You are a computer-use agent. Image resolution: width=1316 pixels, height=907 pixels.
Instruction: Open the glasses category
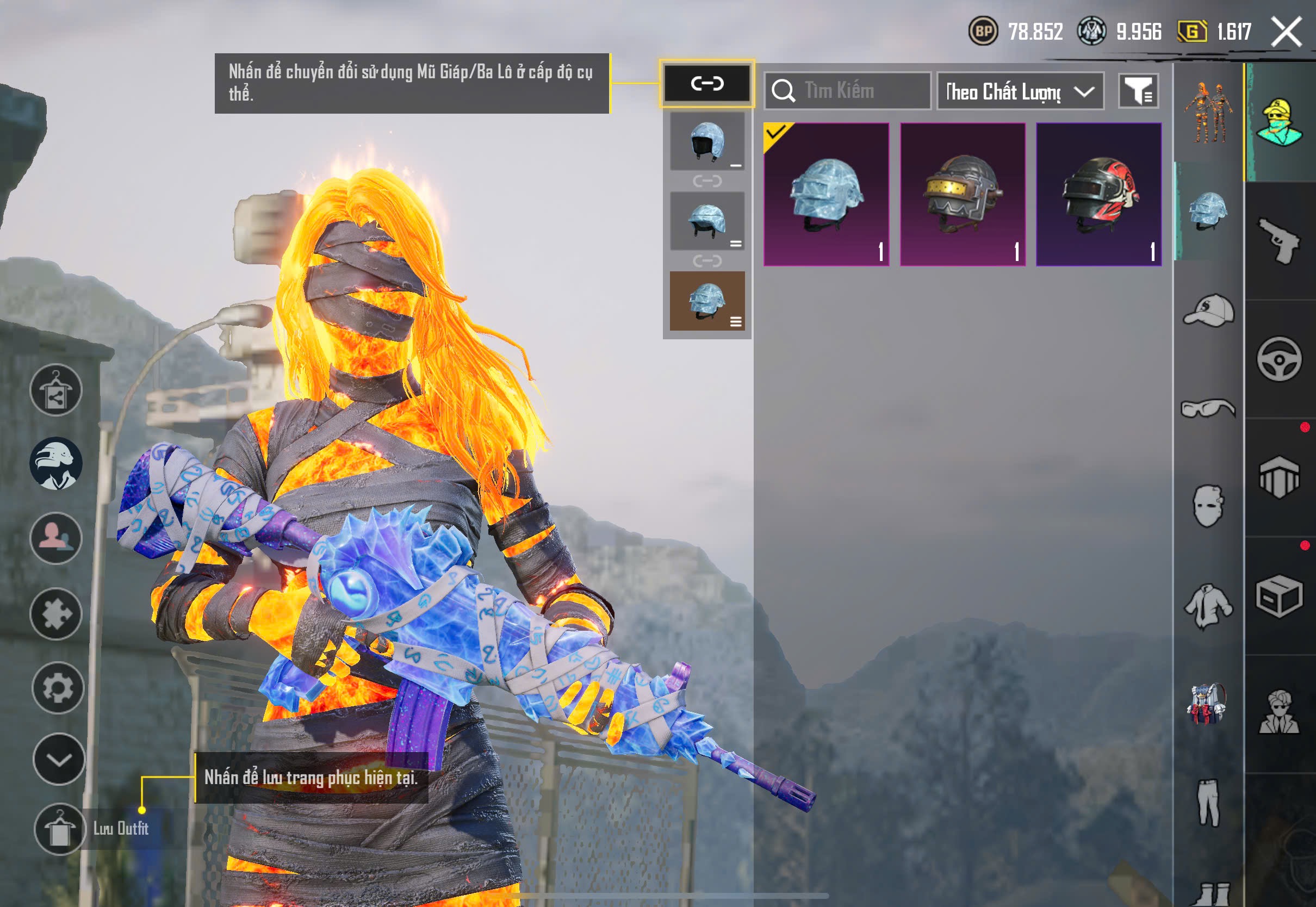pyautogui.click(x=1209, y=408)
